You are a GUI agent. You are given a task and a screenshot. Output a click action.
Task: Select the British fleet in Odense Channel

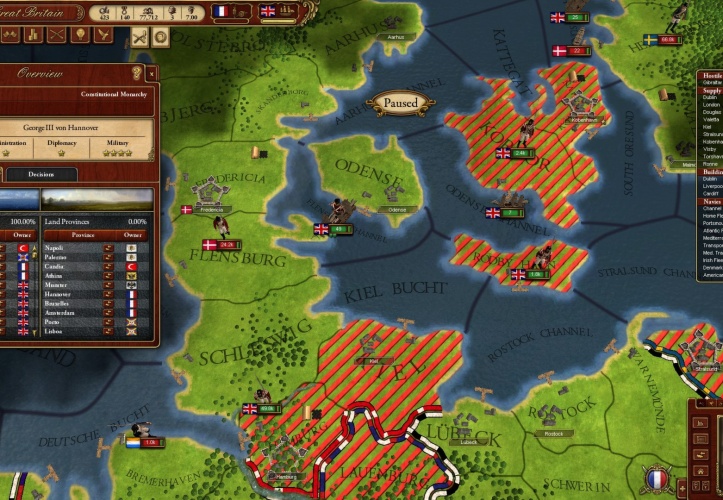point(511,213)
